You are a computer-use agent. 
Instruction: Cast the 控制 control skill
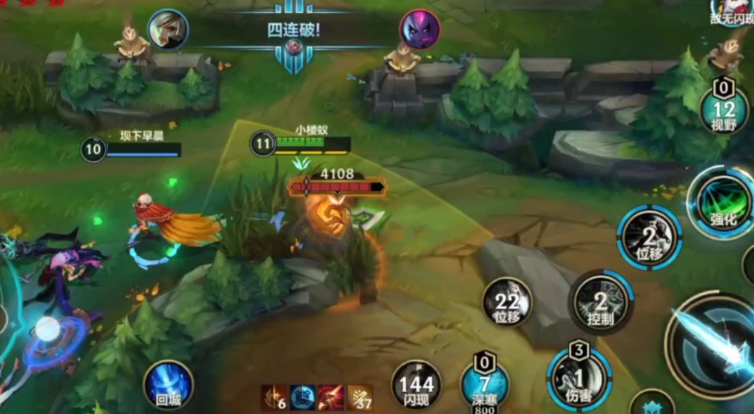point(600,302)
